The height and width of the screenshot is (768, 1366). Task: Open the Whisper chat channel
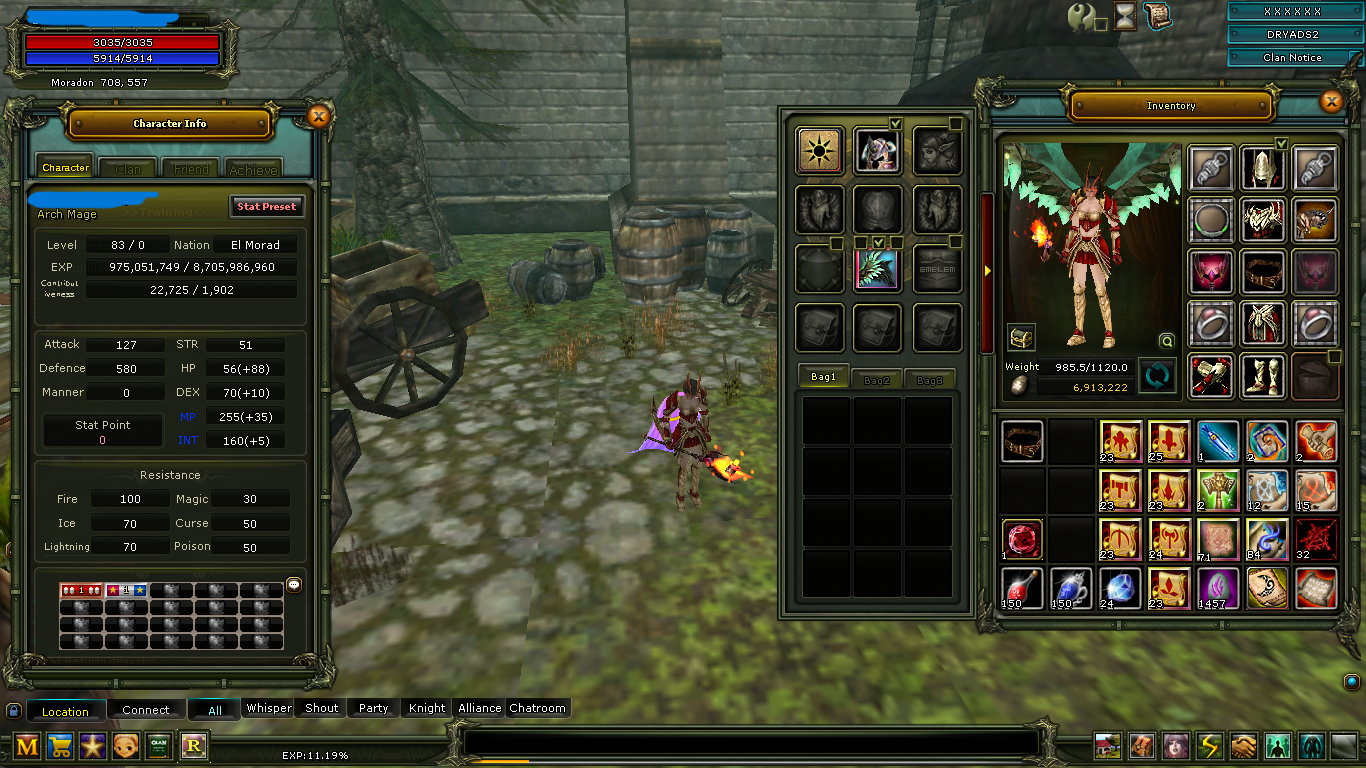tap(269, 708)
